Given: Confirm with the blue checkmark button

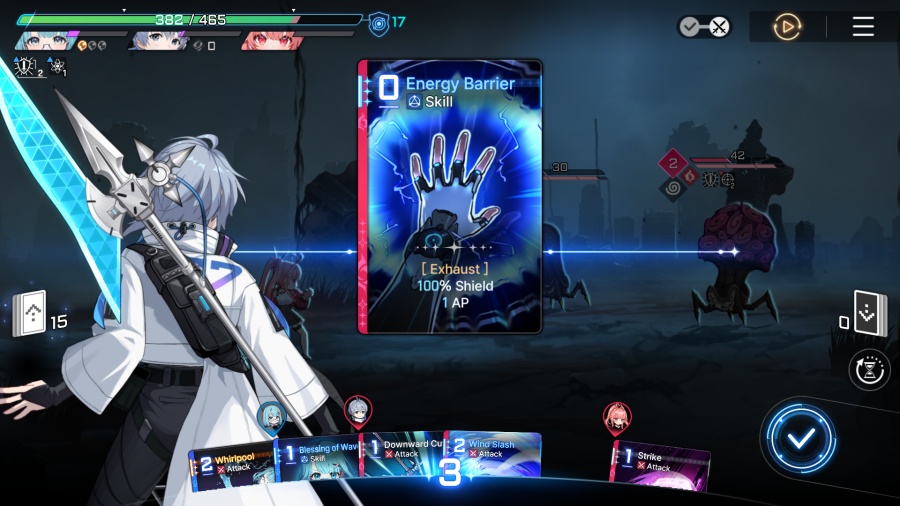Looking at the screenshot, I should [x=799, y=437].
